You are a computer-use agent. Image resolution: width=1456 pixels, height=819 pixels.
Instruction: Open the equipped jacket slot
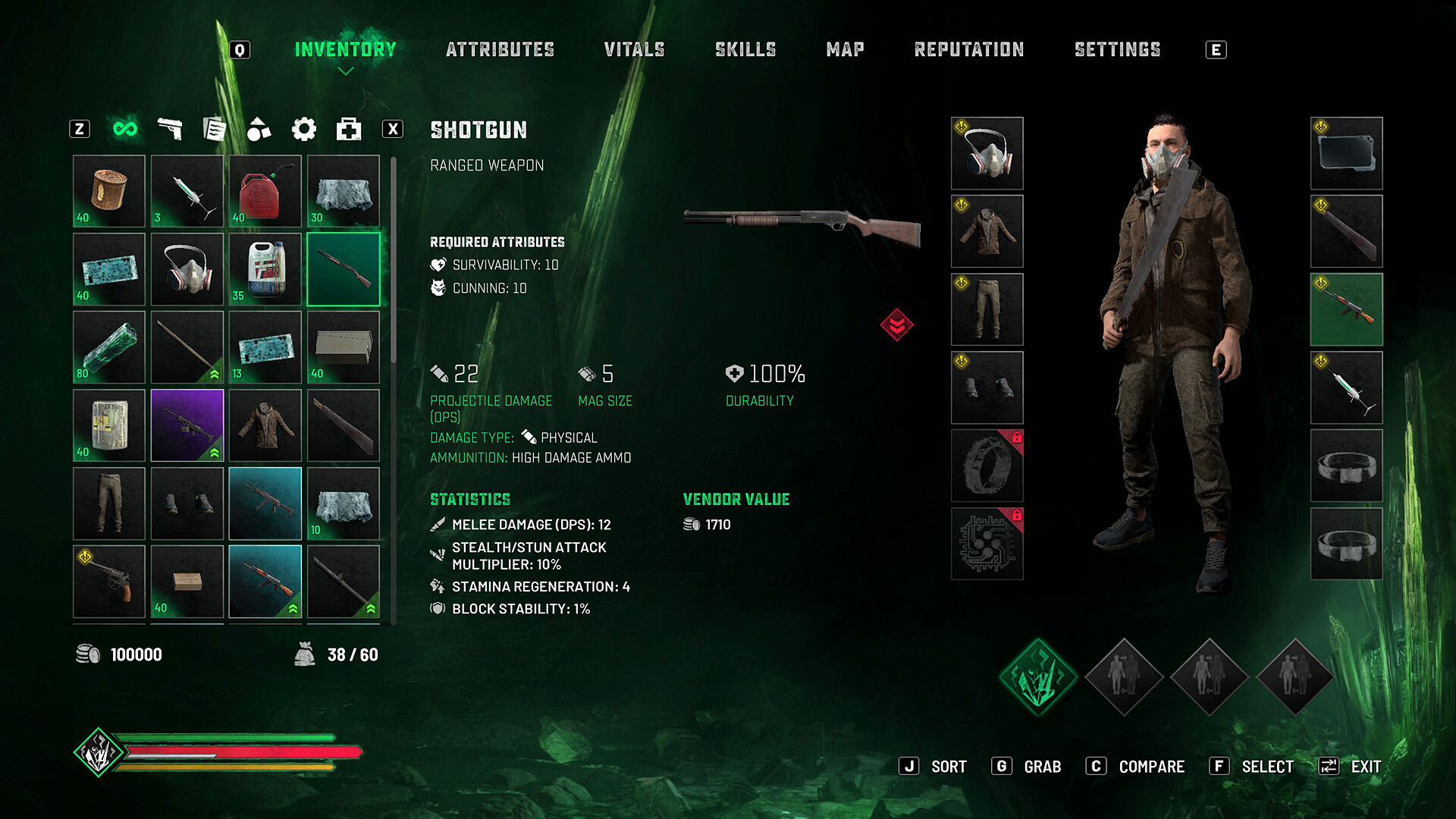point(987,231)
